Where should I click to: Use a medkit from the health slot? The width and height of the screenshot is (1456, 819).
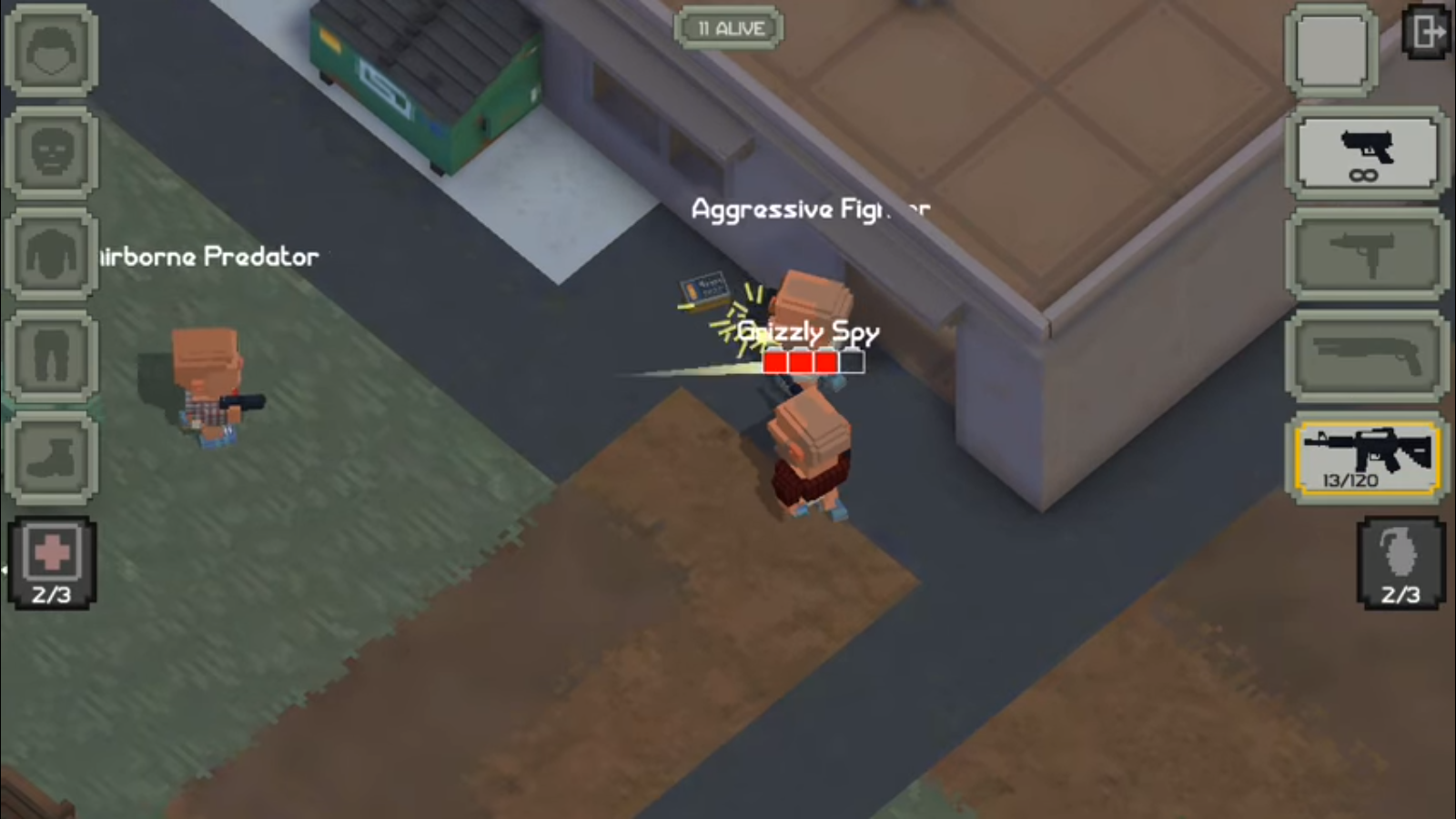(x=52, y=561)
